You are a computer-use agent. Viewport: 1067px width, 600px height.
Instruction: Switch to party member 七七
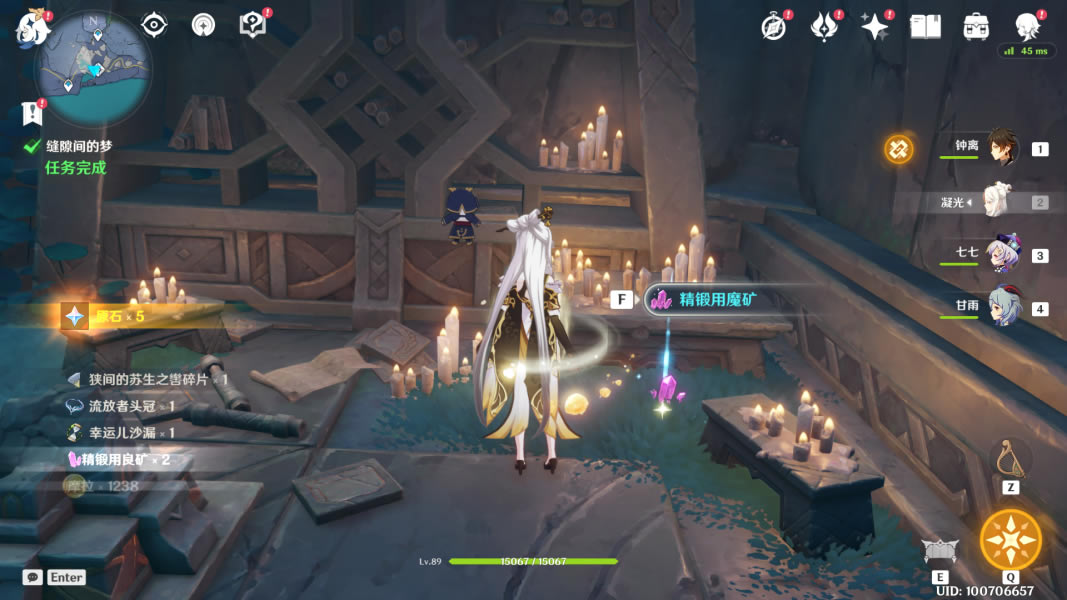1002,255
